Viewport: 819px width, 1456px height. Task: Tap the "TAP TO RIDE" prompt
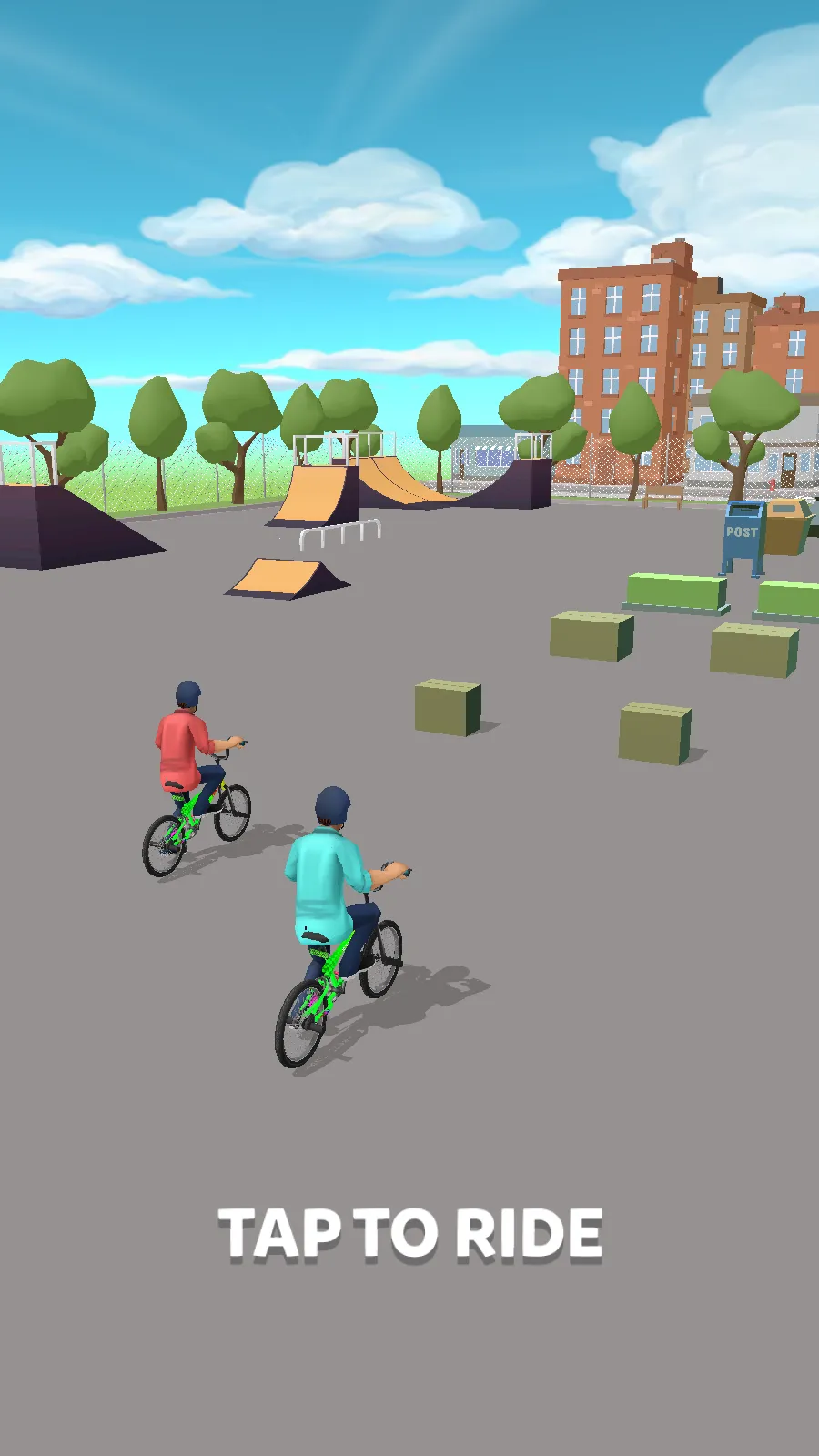click(410, 1234)
